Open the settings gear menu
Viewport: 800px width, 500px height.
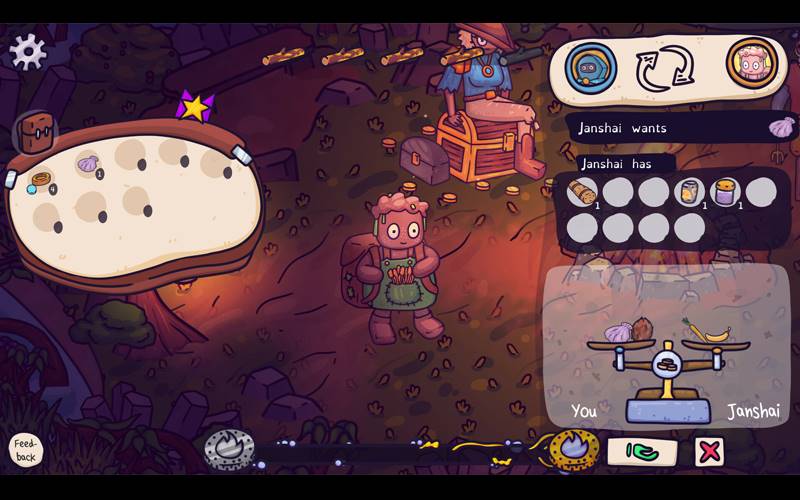[27, 51]
